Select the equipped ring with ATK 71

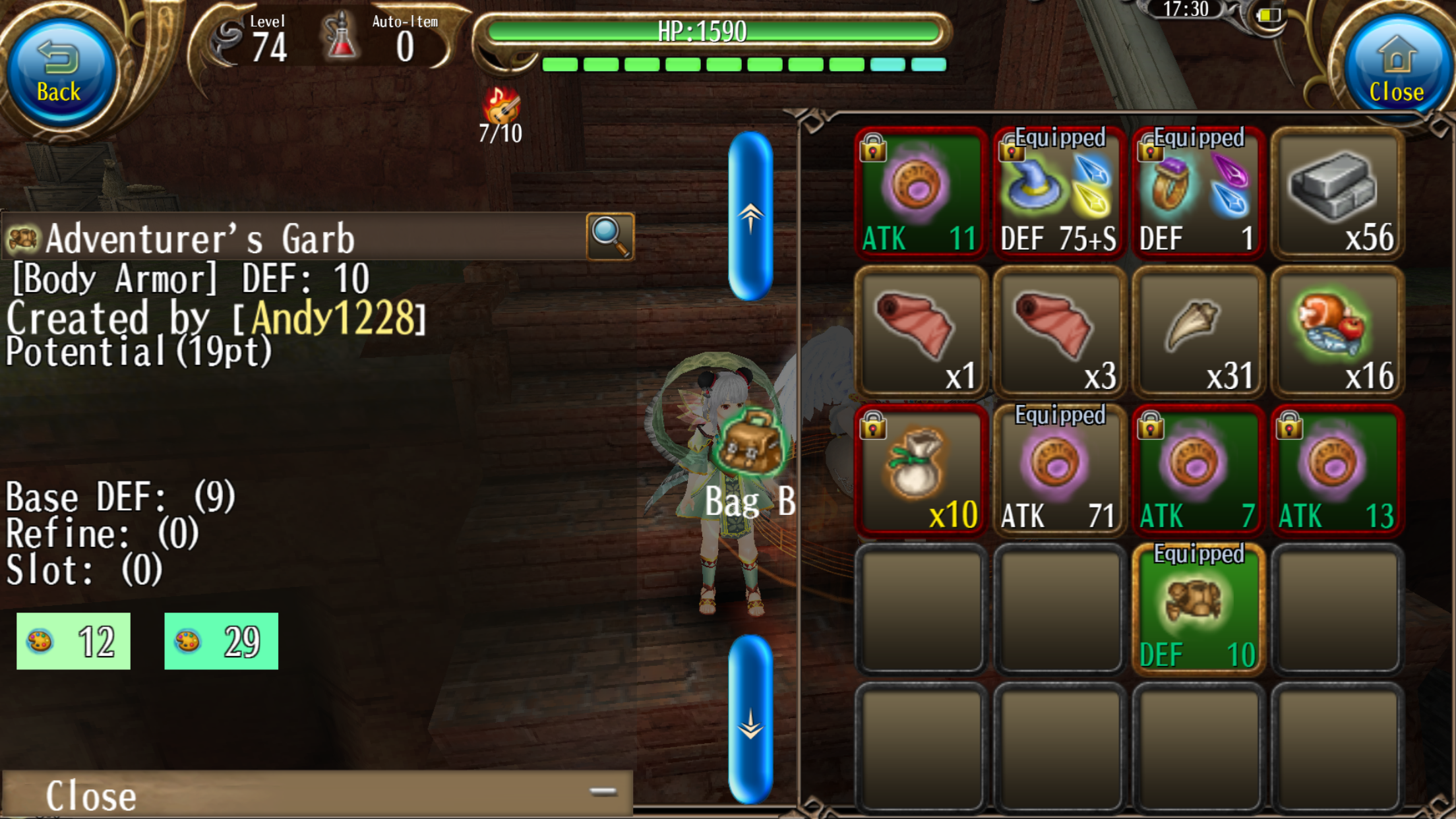pos(1059,471)
